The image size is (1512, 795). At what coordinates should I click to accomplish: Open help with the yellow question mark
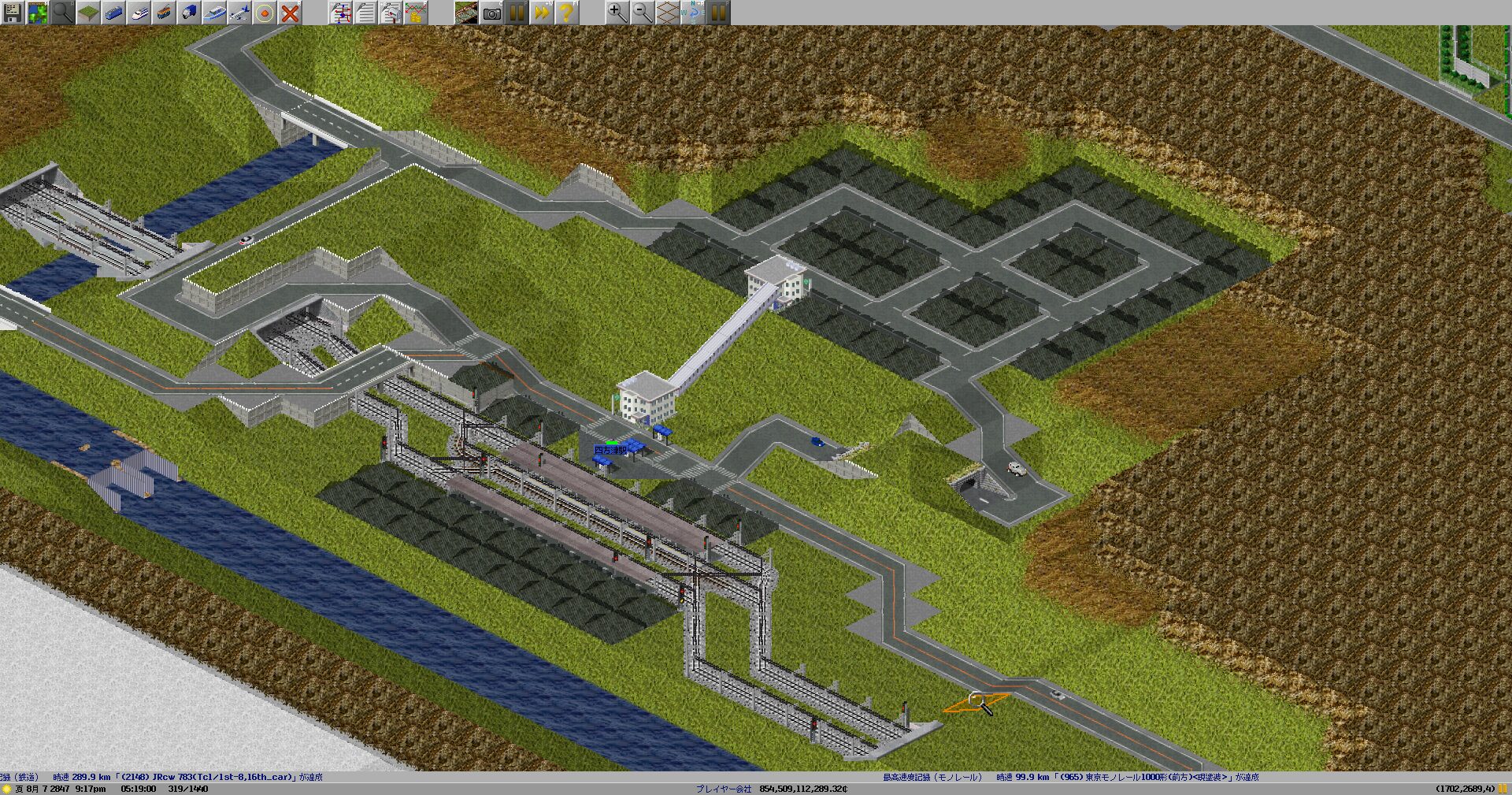tap(566, 12)
